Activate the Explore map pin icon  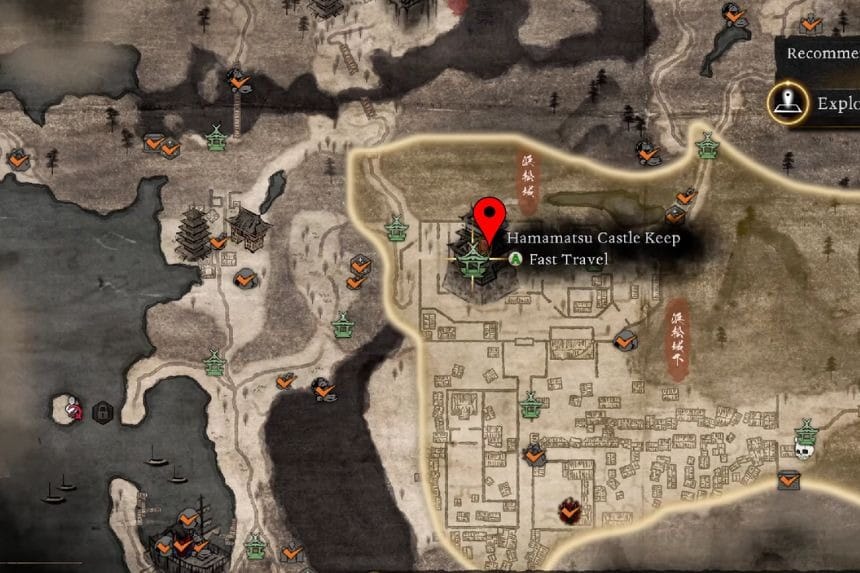pos(788,101)
